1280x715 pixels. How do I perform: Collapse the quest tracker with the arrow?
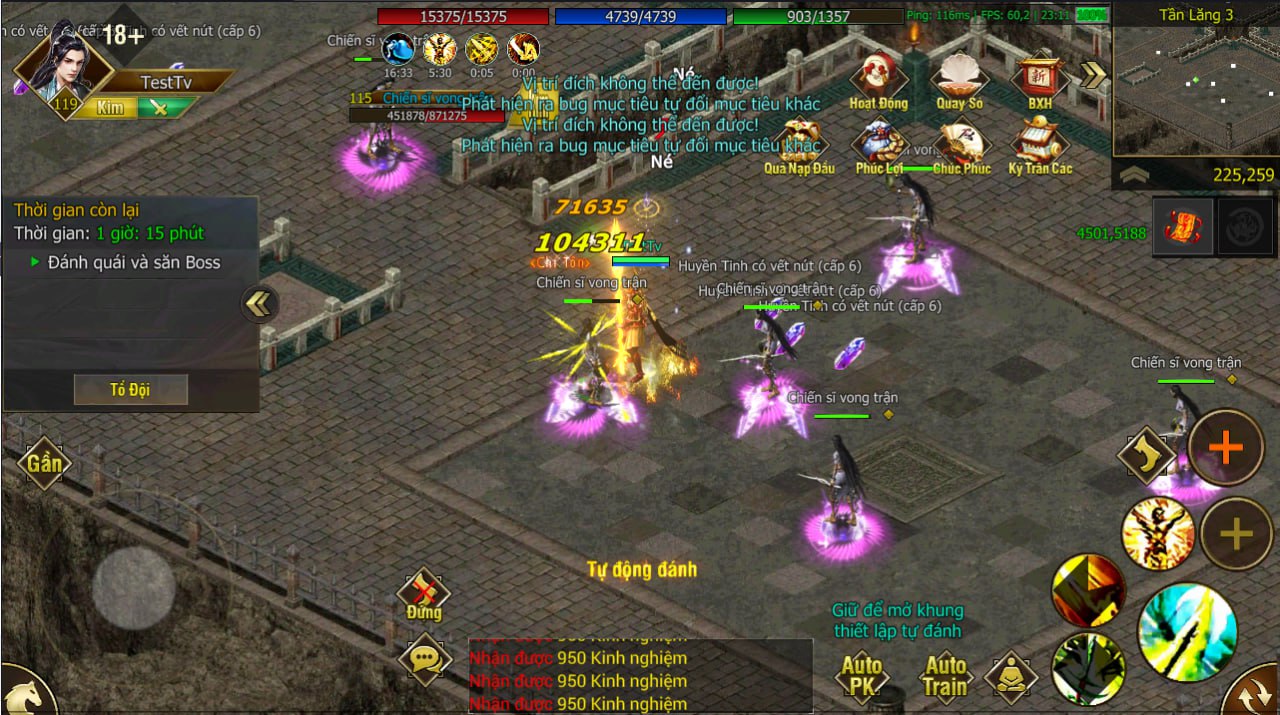(x=259, y=303)
